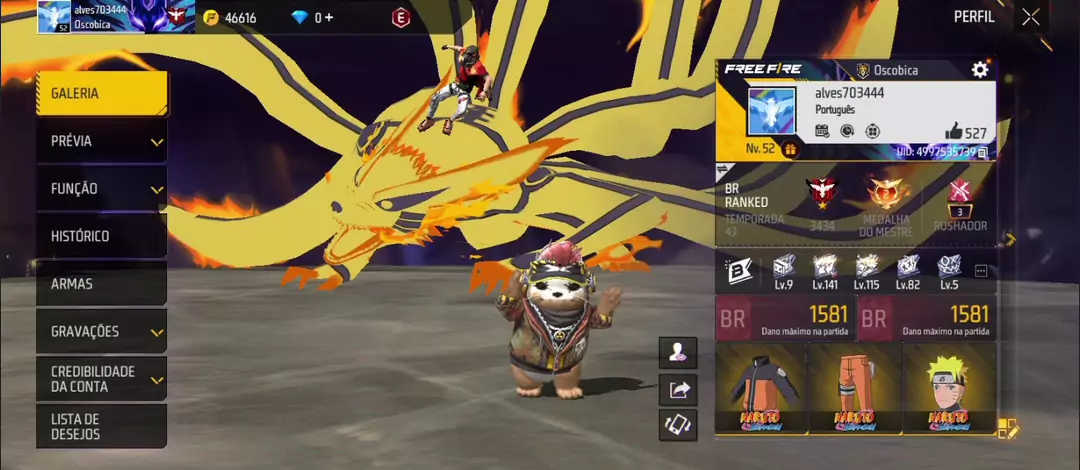
Task: Copy the player UID
Action: tap(983, 152)
